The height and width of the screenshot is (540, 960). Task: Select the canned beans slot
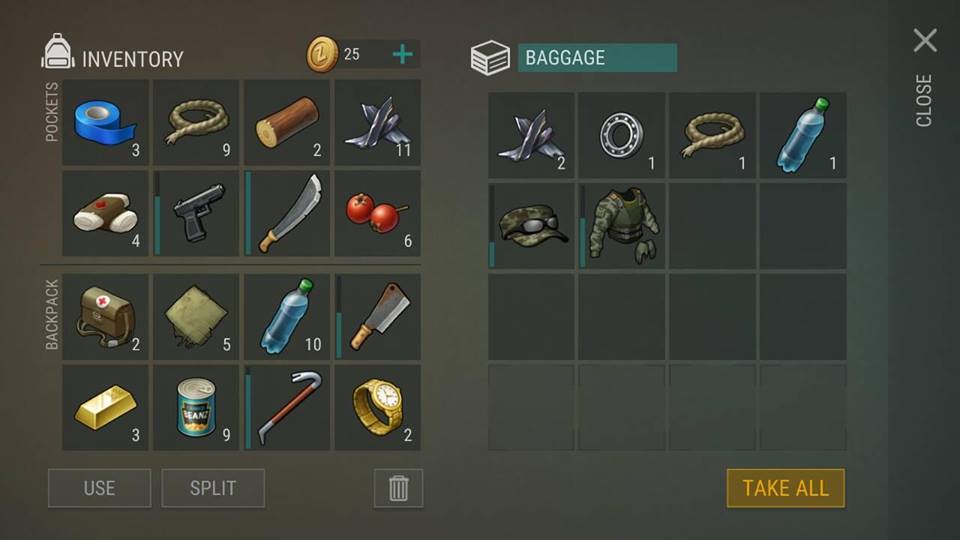(x=196, y=407)
